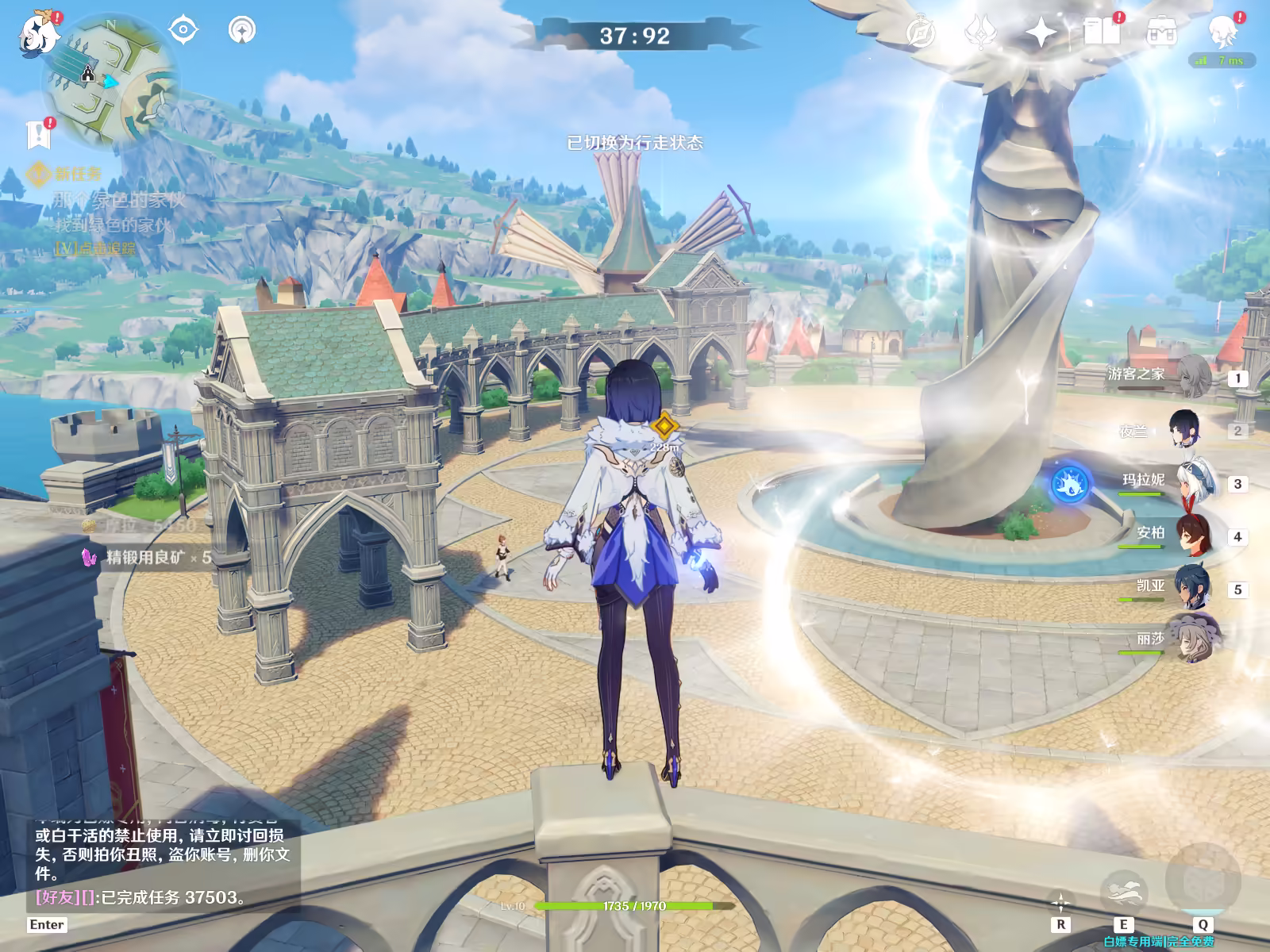Use the elemental skill above E
This screenshot has width=1270, height=952.
(x=1123, y=888)
